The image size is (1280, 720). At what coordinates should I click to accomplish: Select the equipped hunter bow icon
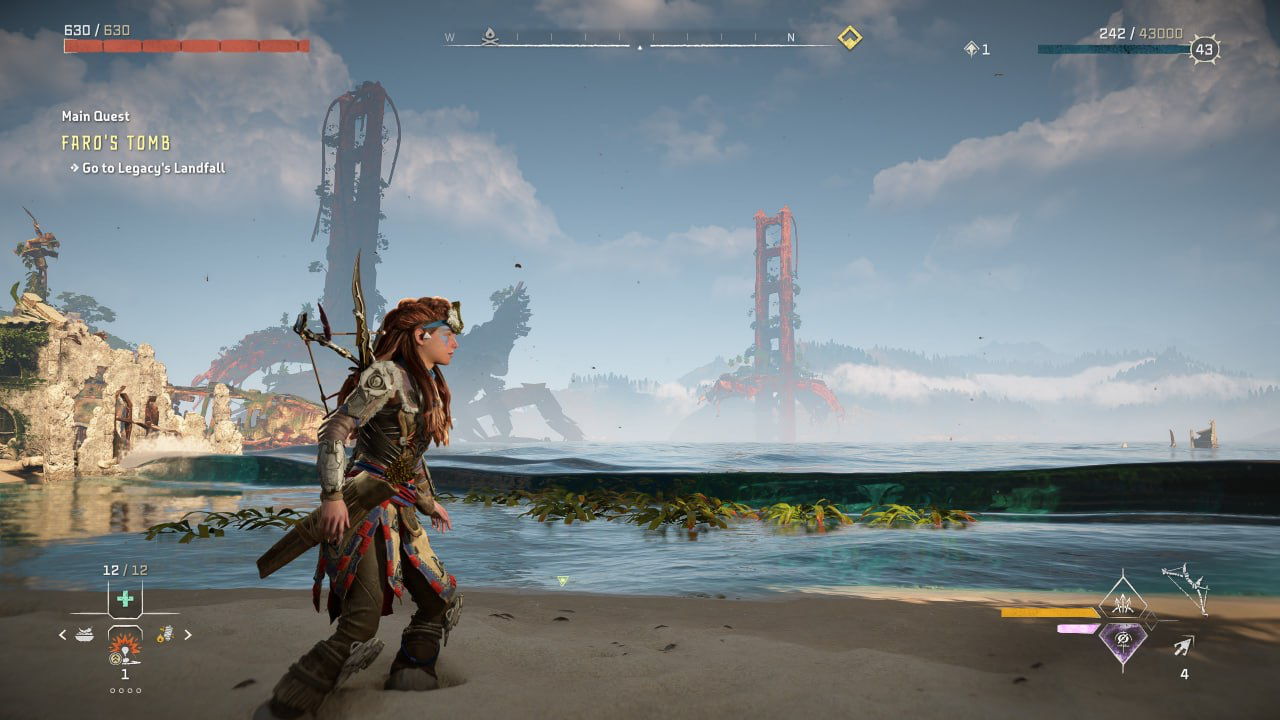tap(1185, 588)
